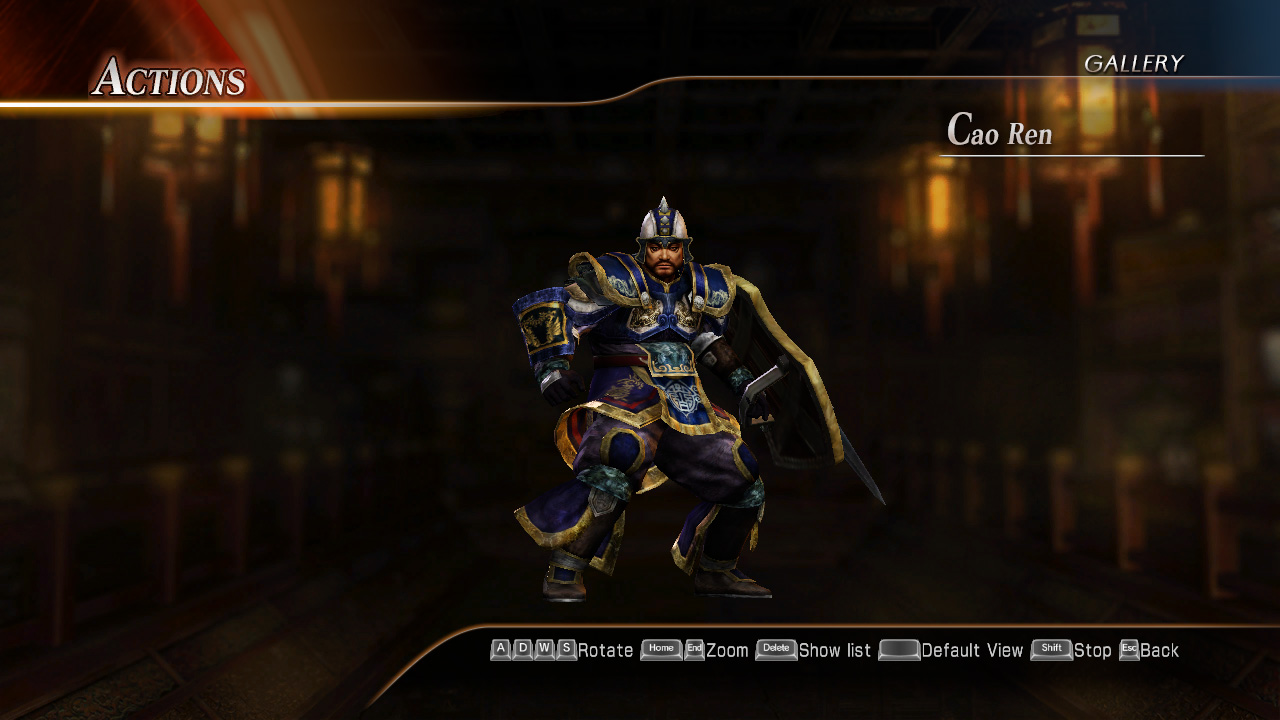Click the Home key icon to zoom in
This screenshot has height=720, width=1280.
tap(660, 649)
